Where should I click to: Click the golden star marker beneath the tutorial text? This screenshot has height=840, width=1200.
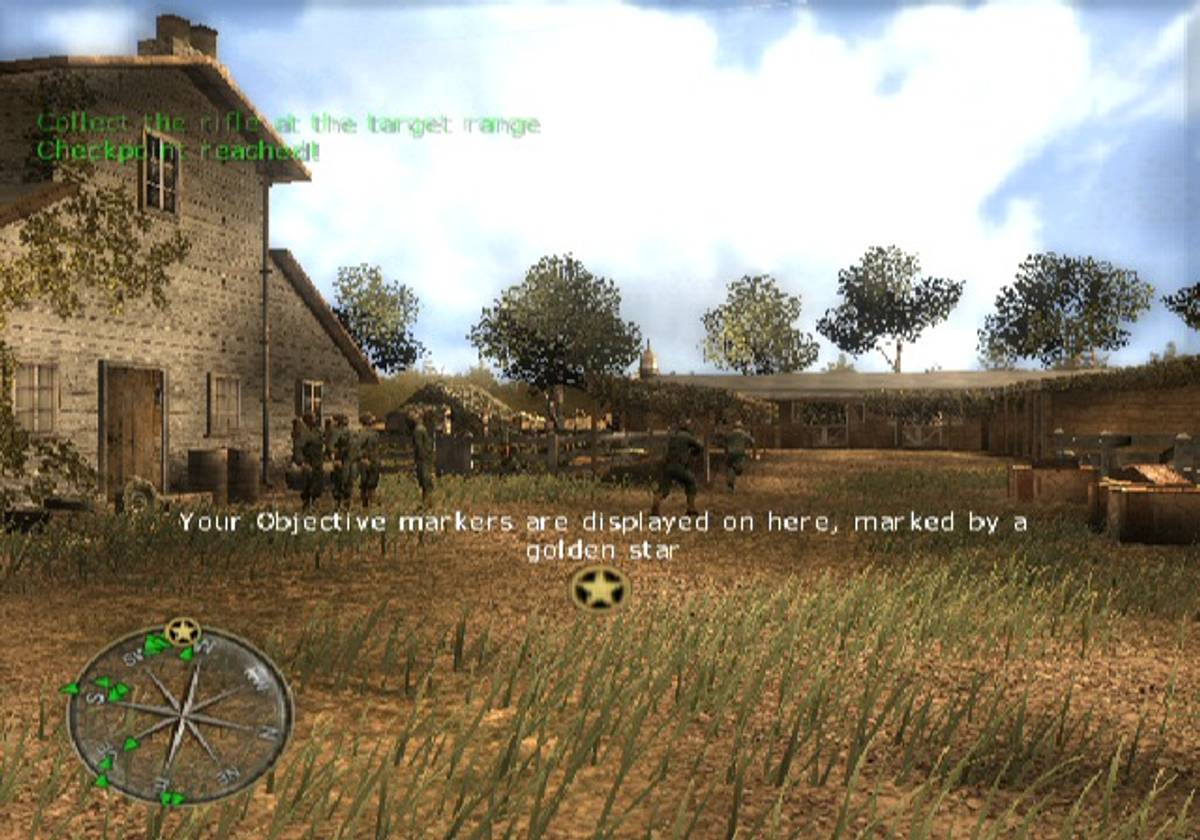[x=600, y=588]
